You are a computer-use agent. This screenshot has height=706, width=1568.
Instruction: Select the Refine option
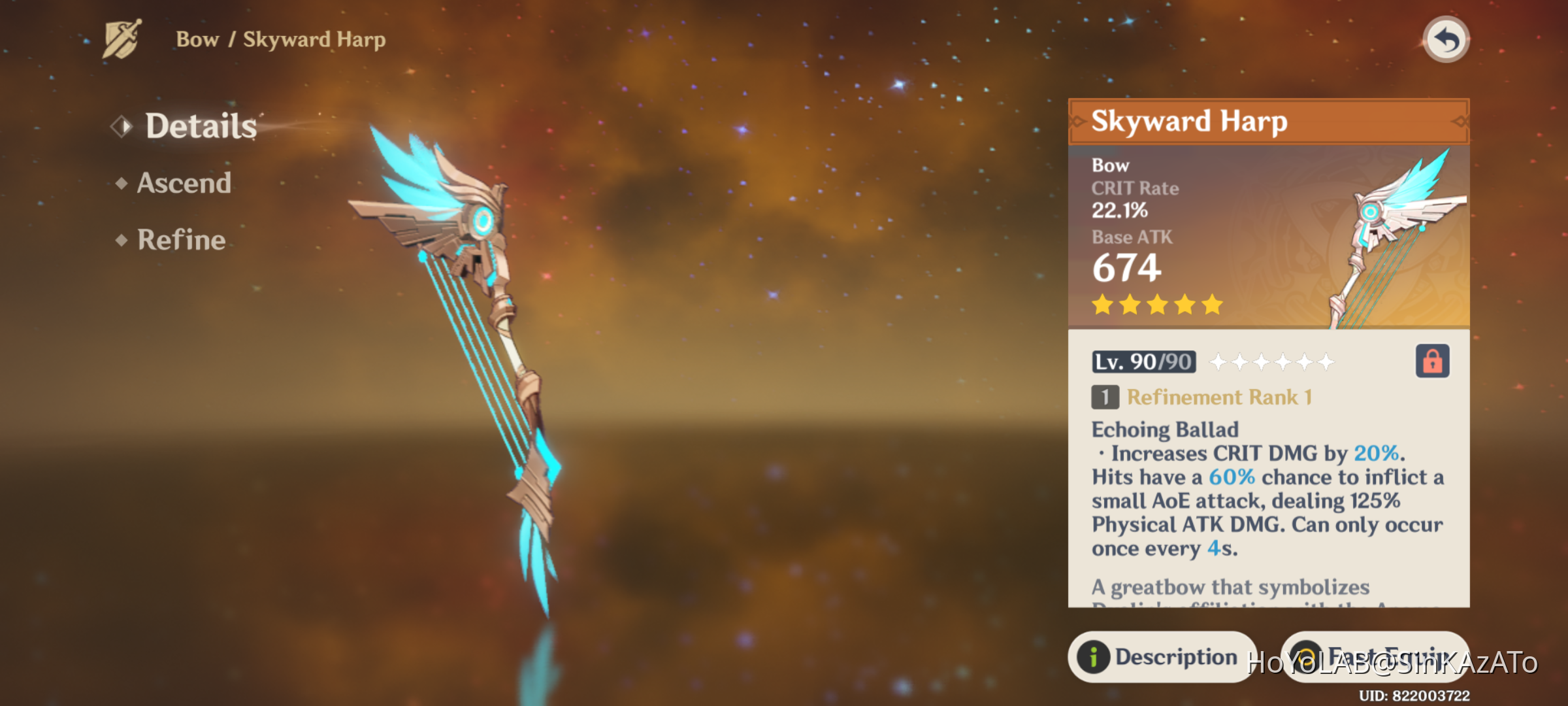click(x=181, y=240)
